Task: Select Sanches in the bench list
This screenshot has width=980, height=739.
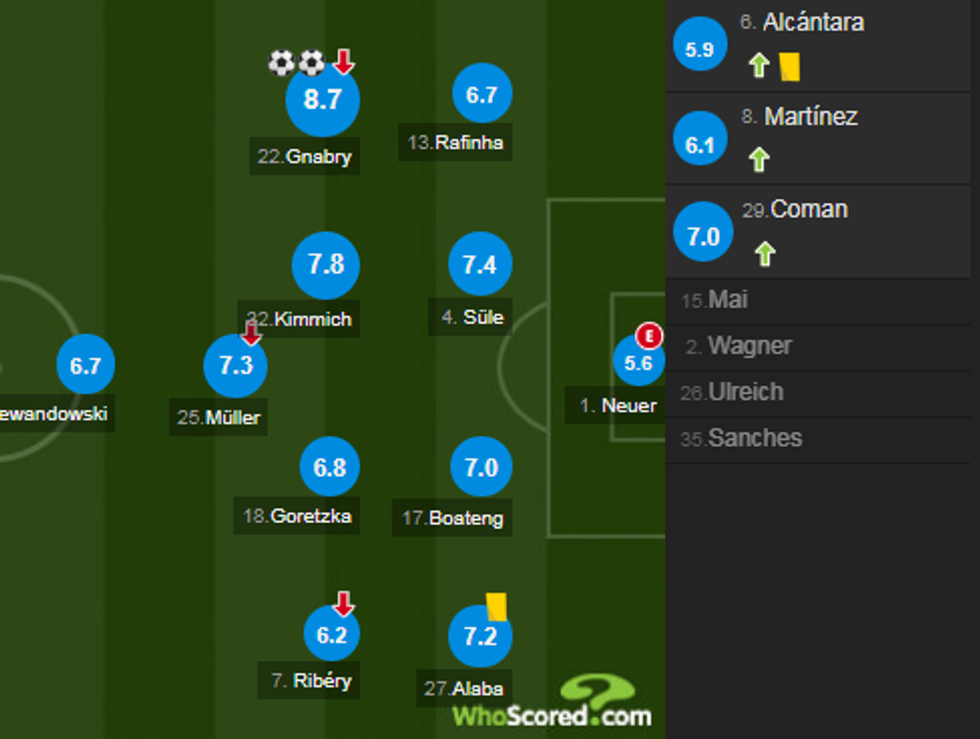Action: pyautogui.click(x=822, y=439)
